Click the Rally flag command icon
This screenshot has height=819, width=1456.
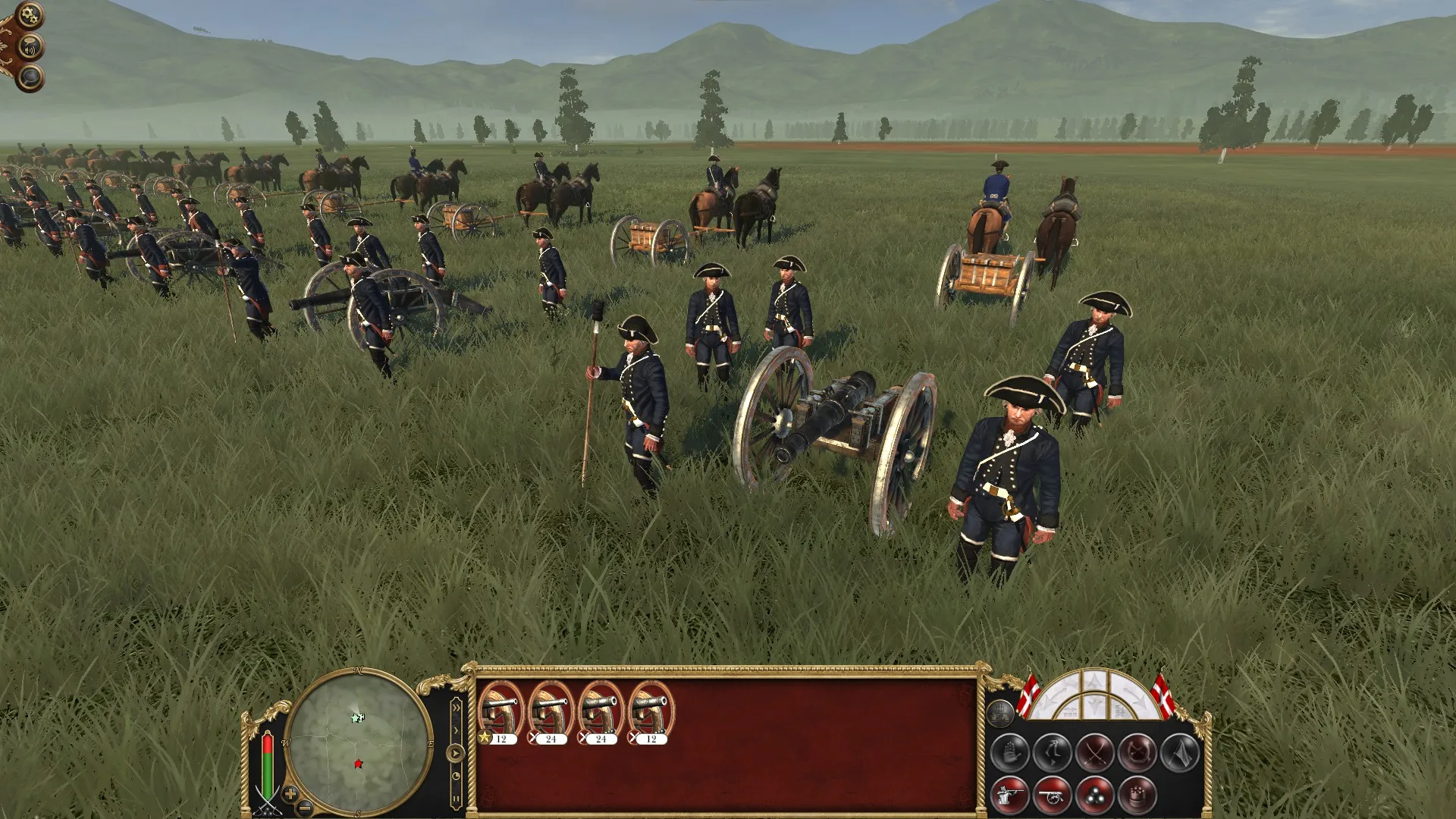[x=1179, y=752]
